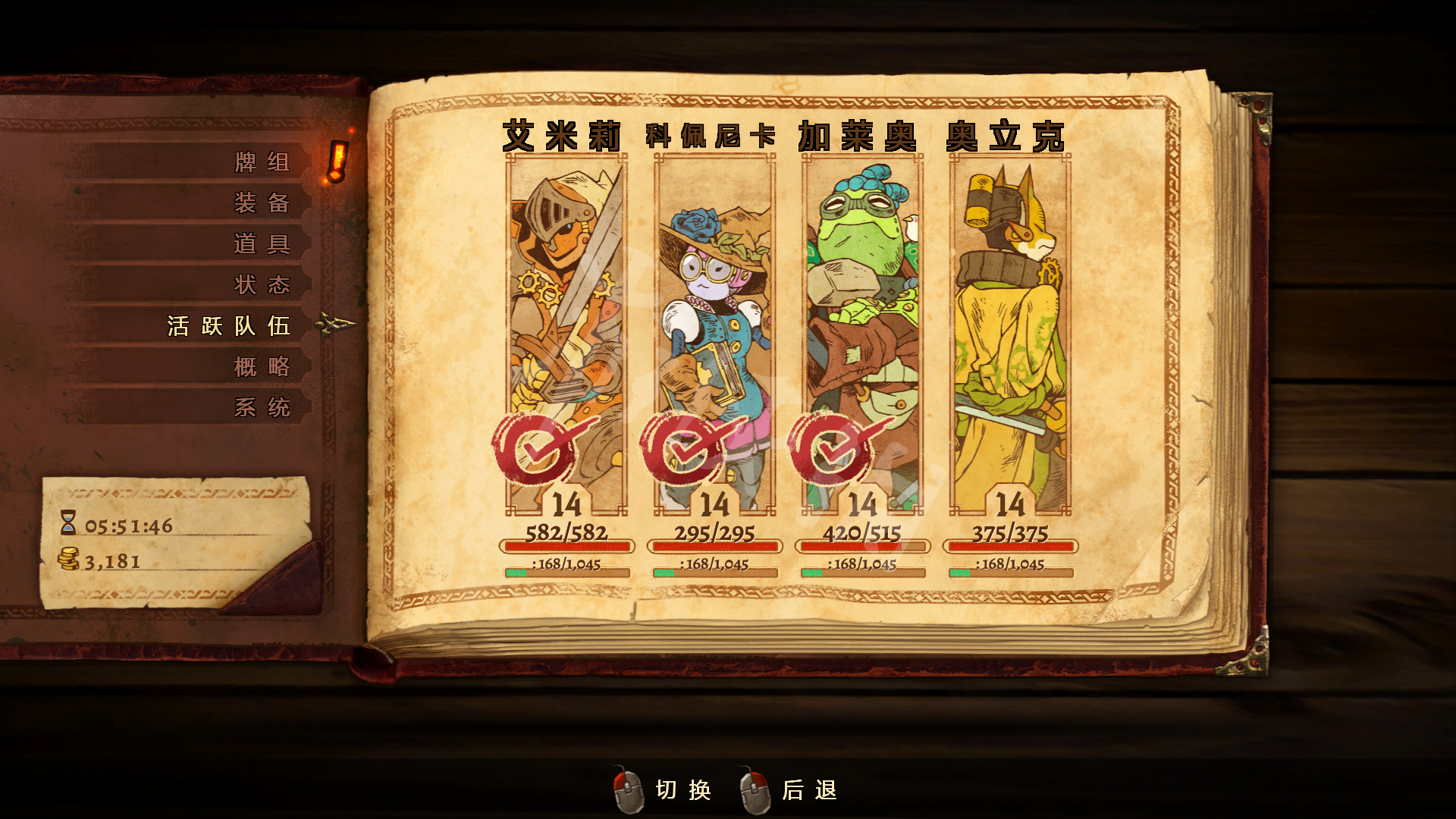Choose the 活跃队伍 active party entry
This screenshot has width=1456, height=819.
tap(229, 326)
